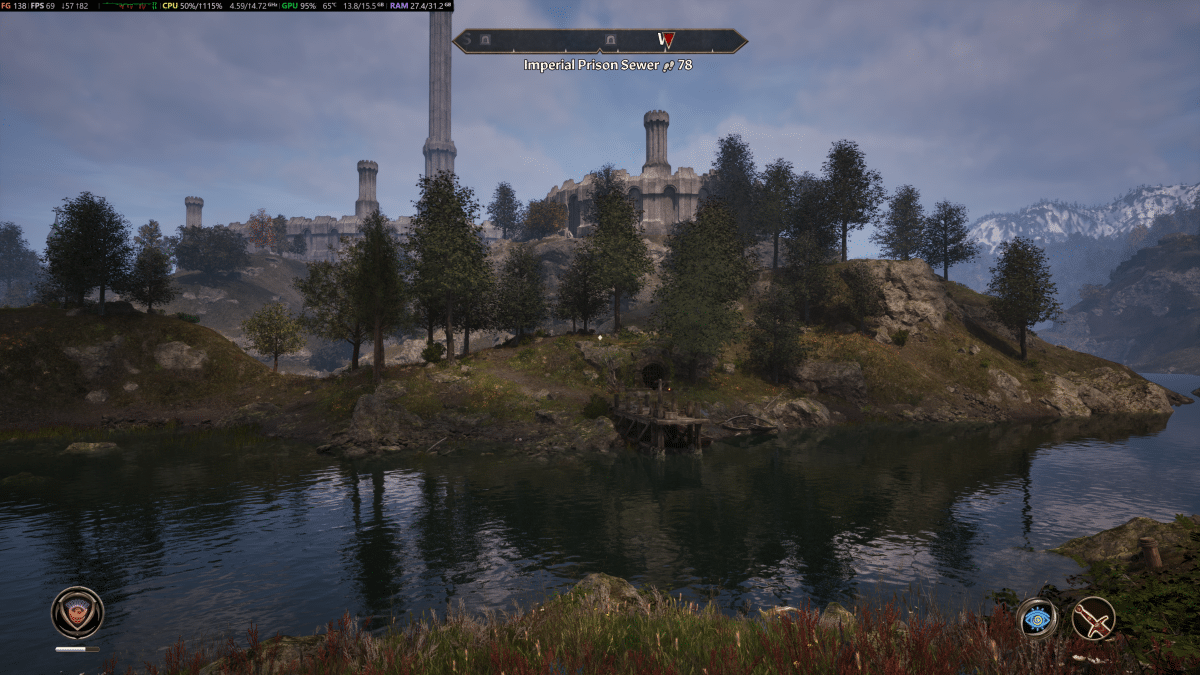Click the red quest marker on compass
The height and width of the screenshot is (675, 1200).
point(667,40)
